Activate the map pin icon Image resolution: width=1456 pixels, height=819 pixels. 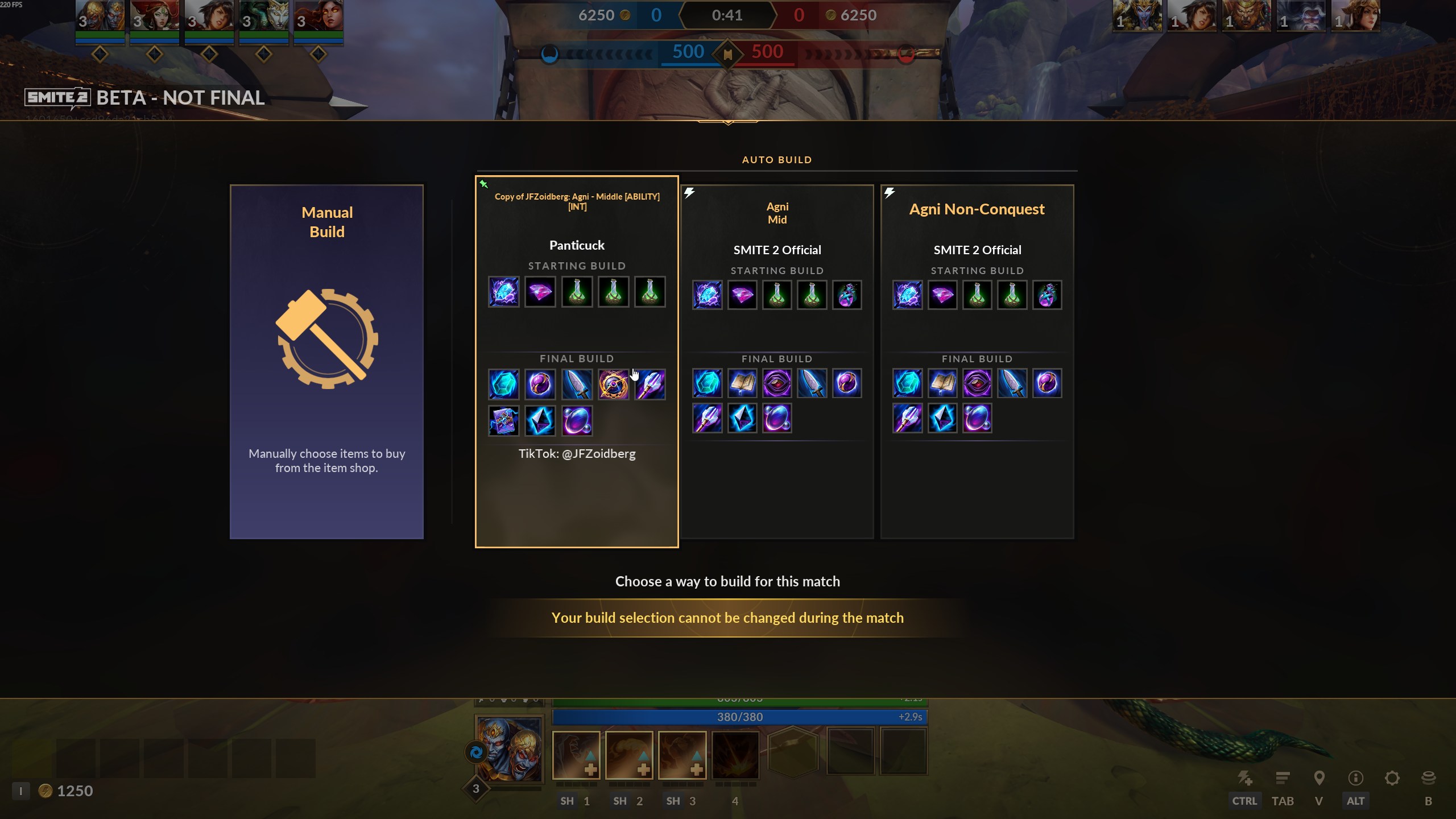click(x=1319, y=778)
